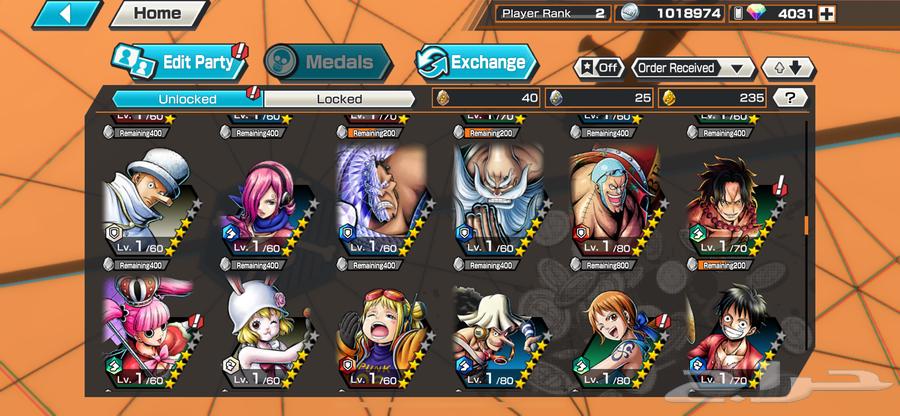Switch to the Unlocked tab

(x=186, y=98)
